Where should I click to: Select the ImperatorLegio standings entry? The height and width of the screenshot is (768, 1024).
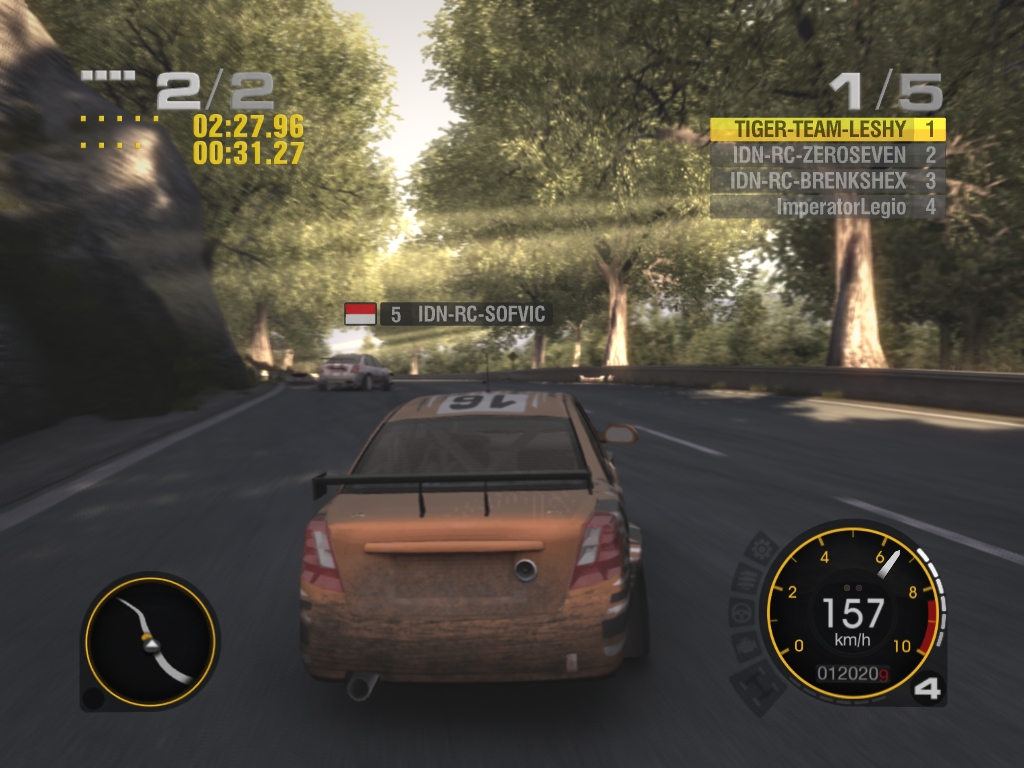tap(827, 207)
